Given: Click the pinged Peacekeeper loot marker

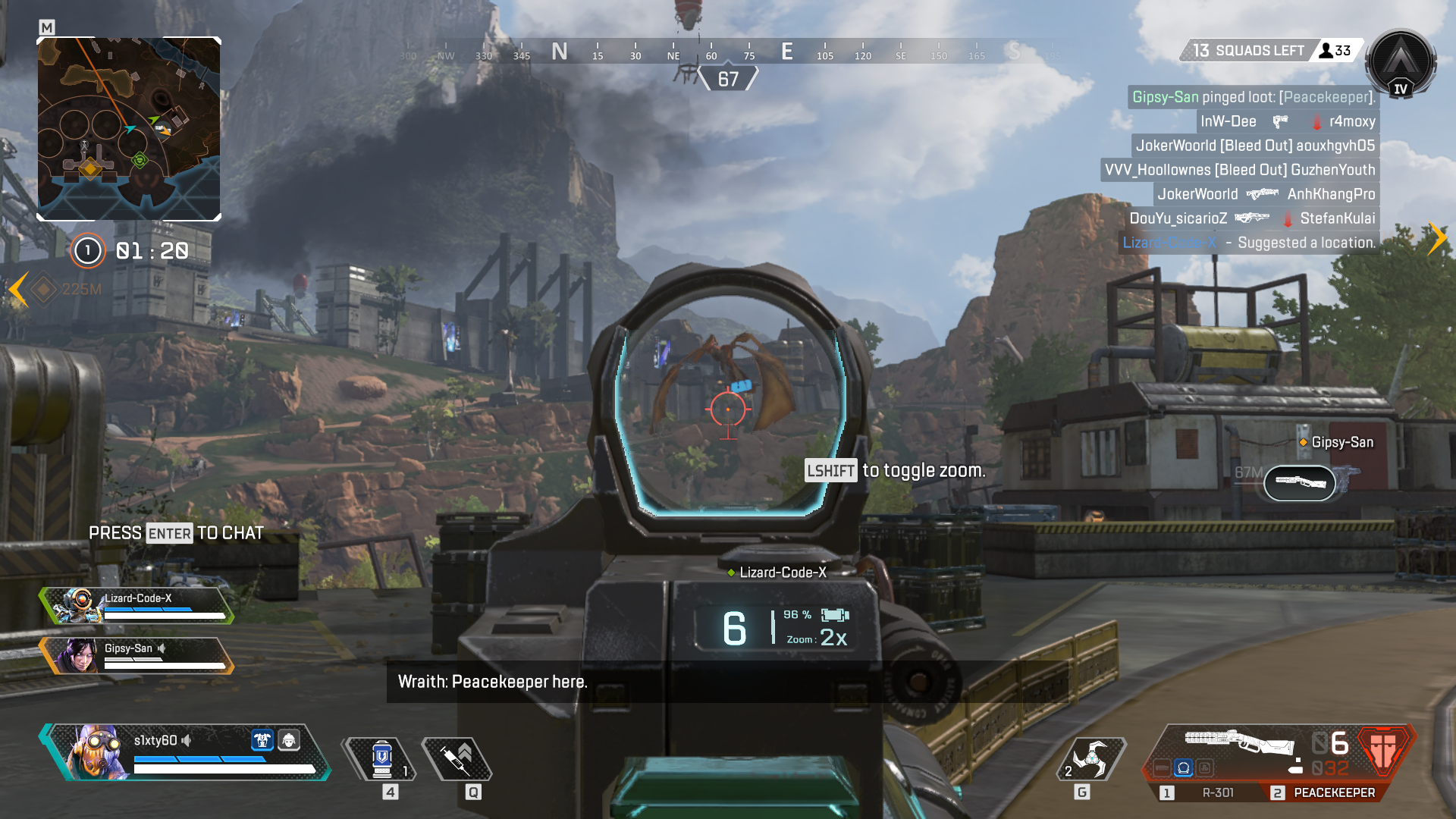Looking at the screenshot, I should pos(1300,482).
